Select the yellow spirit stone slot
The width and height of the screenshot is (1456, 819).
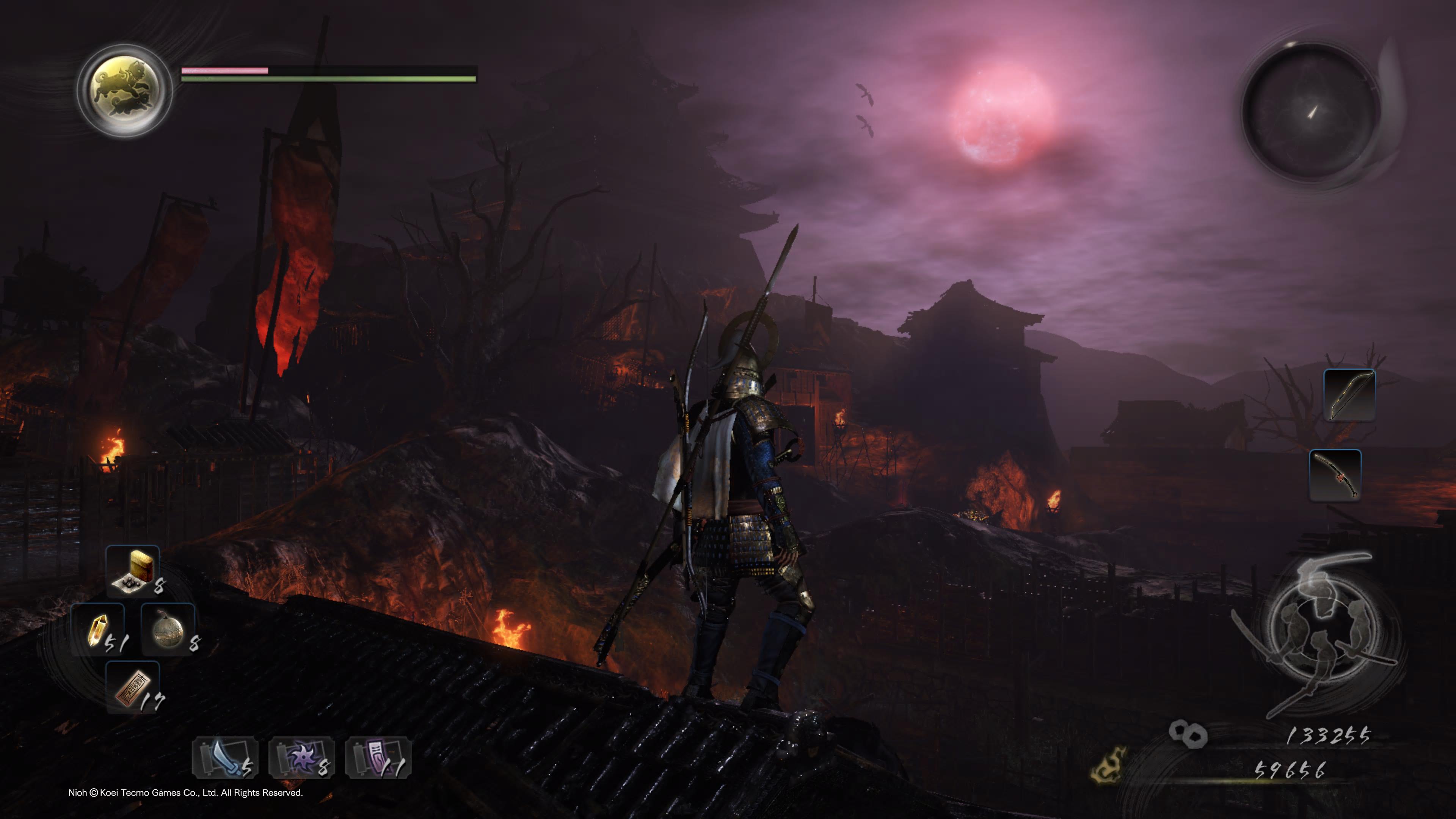98,630
